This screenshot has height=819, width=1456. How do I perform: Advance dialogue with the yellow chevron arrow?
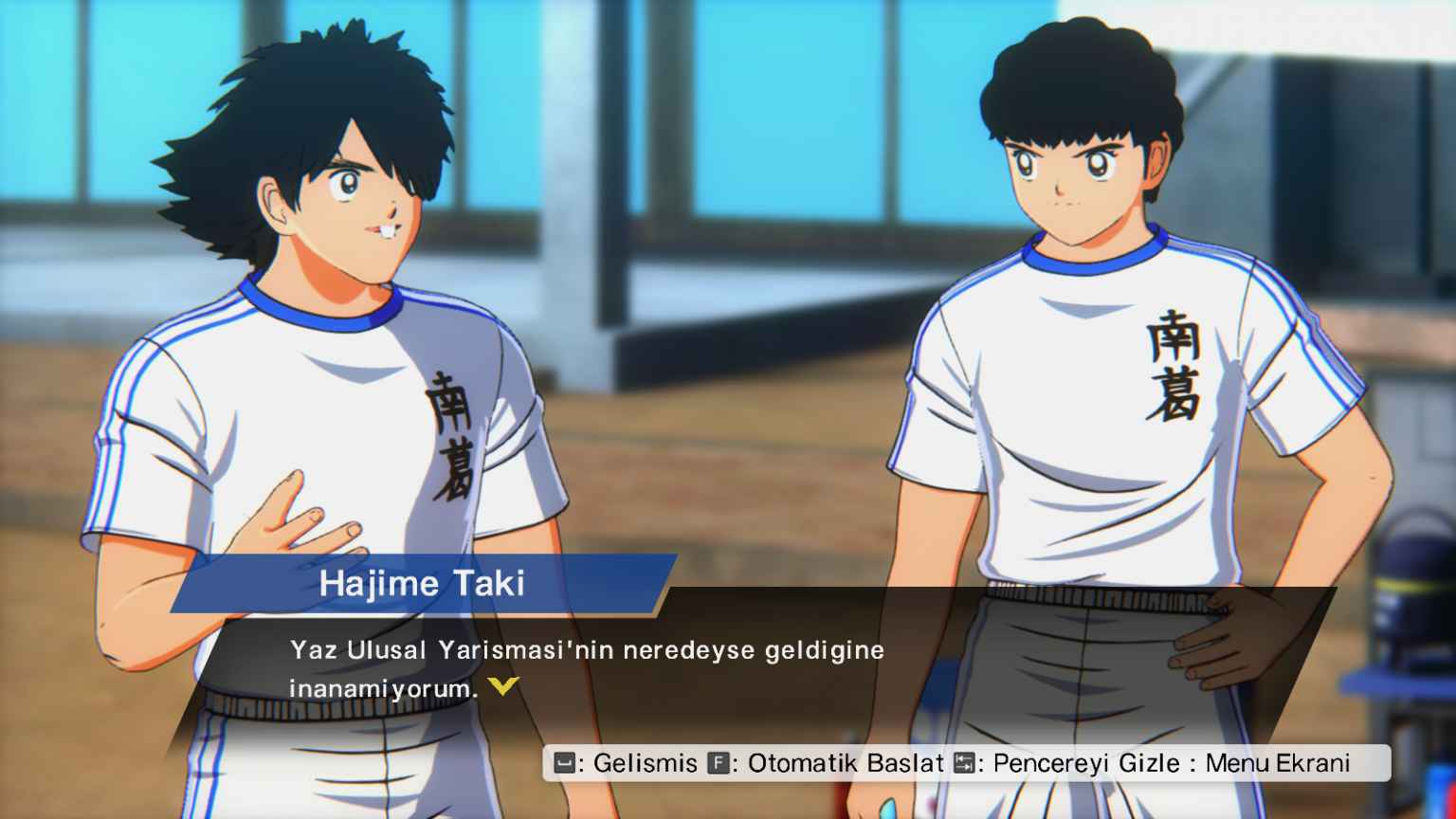503,685
